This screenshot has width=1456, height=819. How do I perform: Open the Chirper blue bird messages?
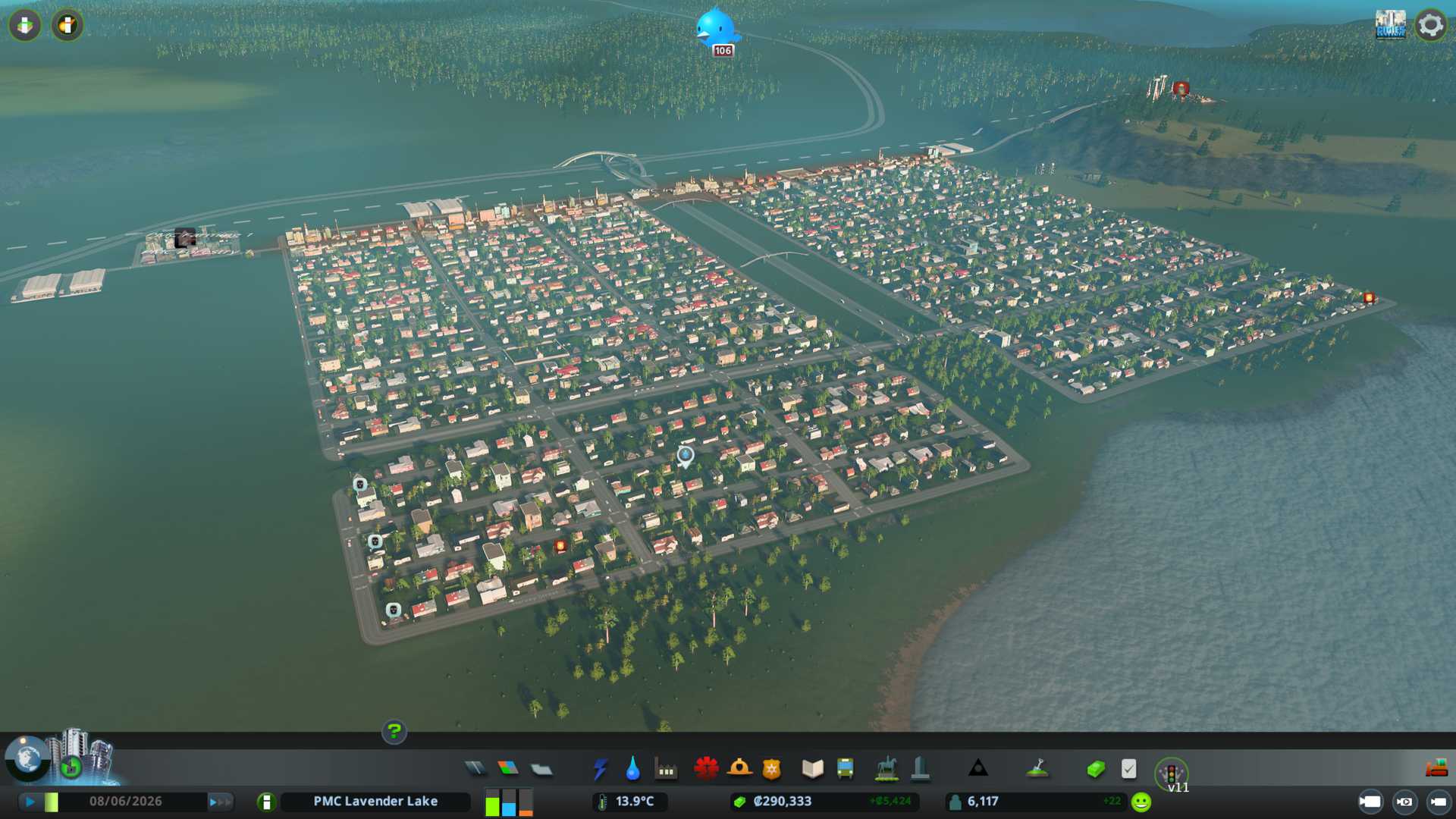pyautogui.click(x=716, y=29)
